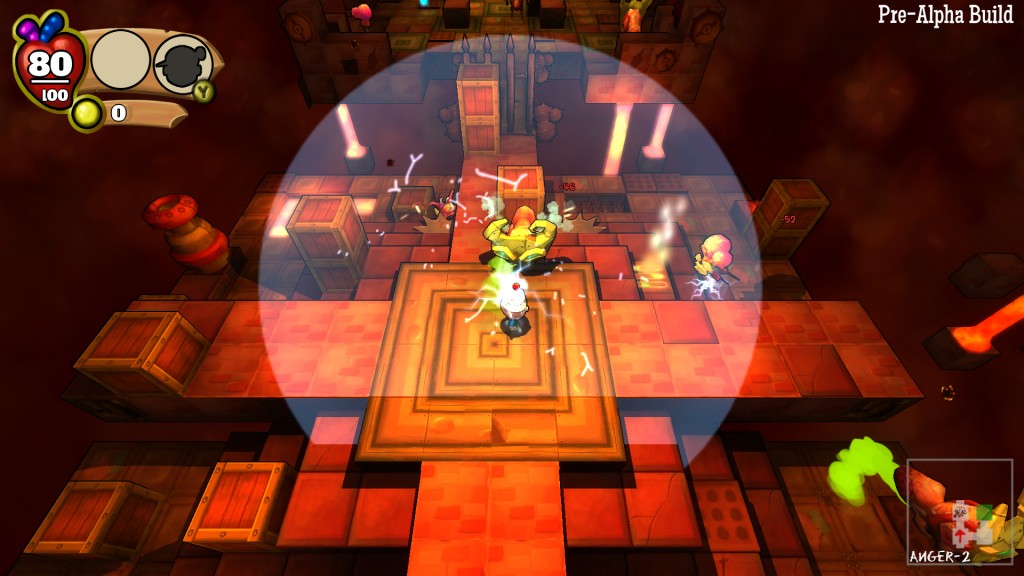Select the character silhouette ability slot
Screen dimensions: 1024x576
pyautogui.click(x=181, y=63)
